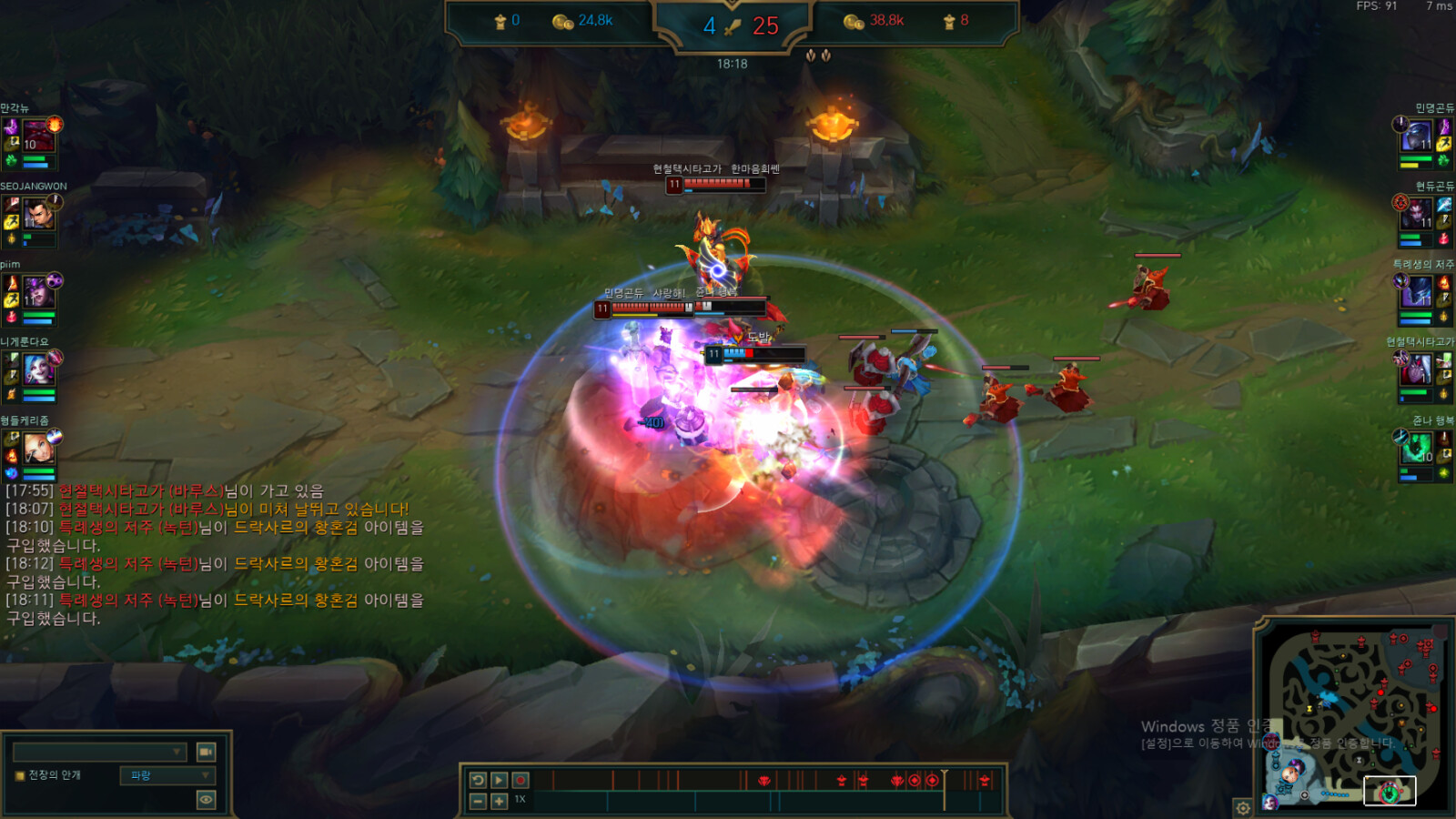Play the replay using the play icon
This screenshot has height=819, width=1456.
point(499,780)
